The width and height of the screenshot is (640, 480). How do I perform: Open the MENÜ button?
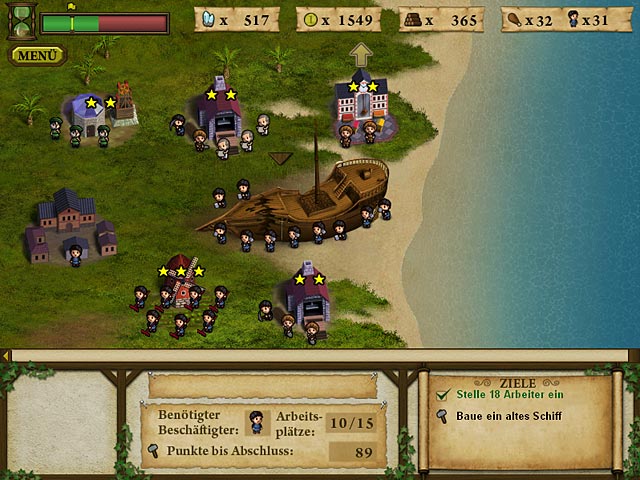[x=38, y=55]
